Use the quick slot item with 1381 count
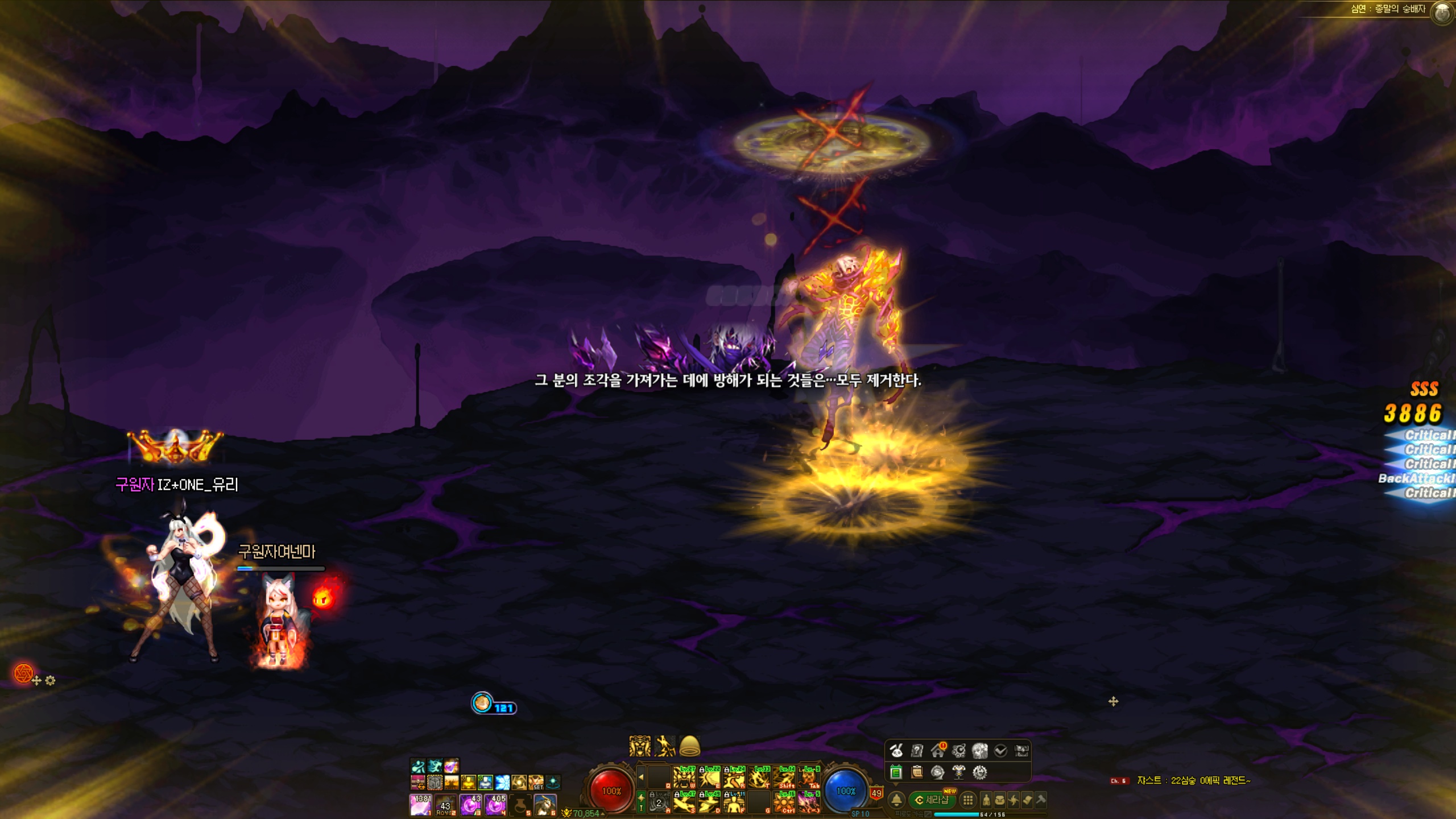 [421, 805]
